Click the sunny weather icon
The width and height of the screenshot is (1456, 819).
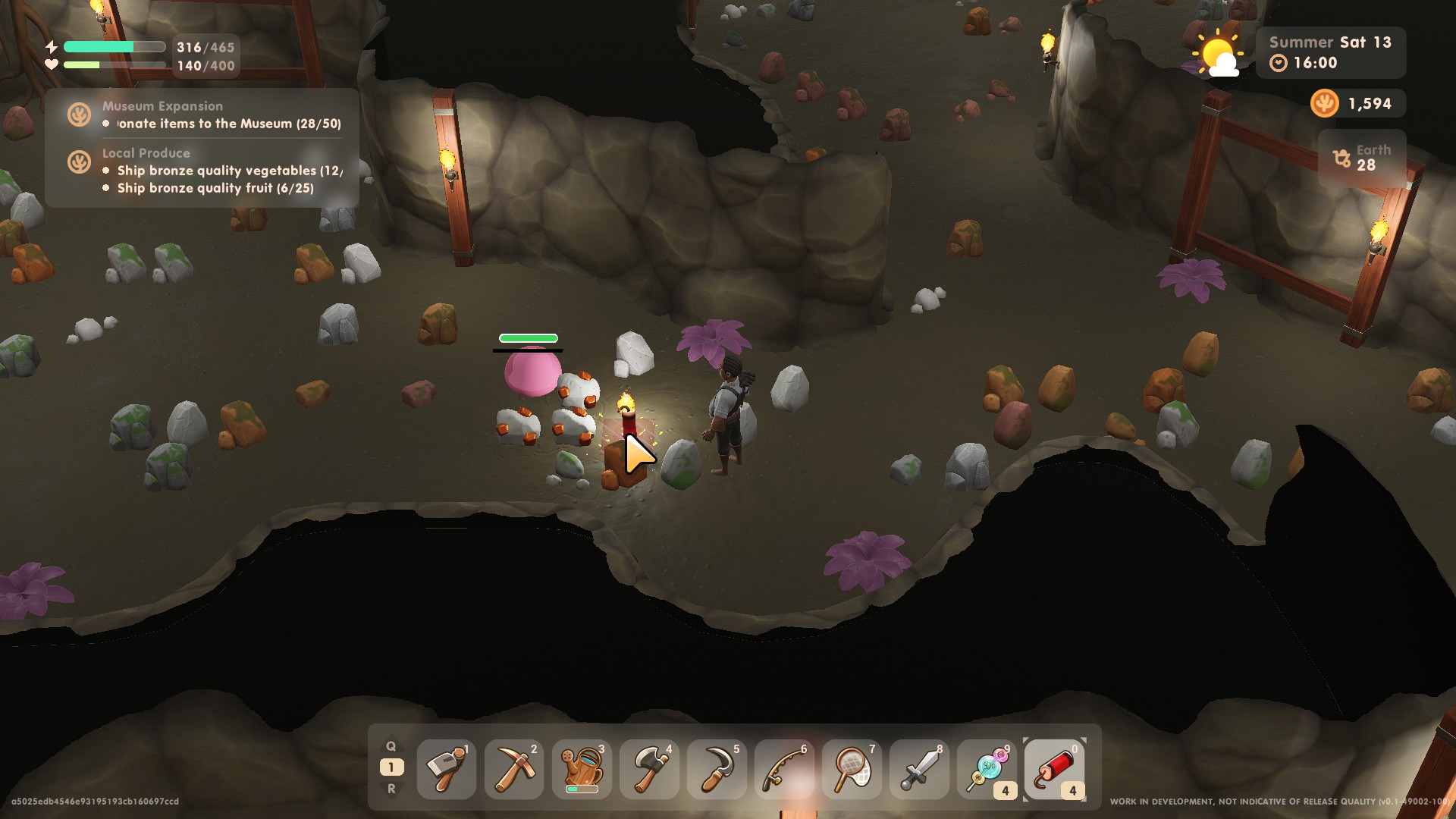(x=1216, y=55)
